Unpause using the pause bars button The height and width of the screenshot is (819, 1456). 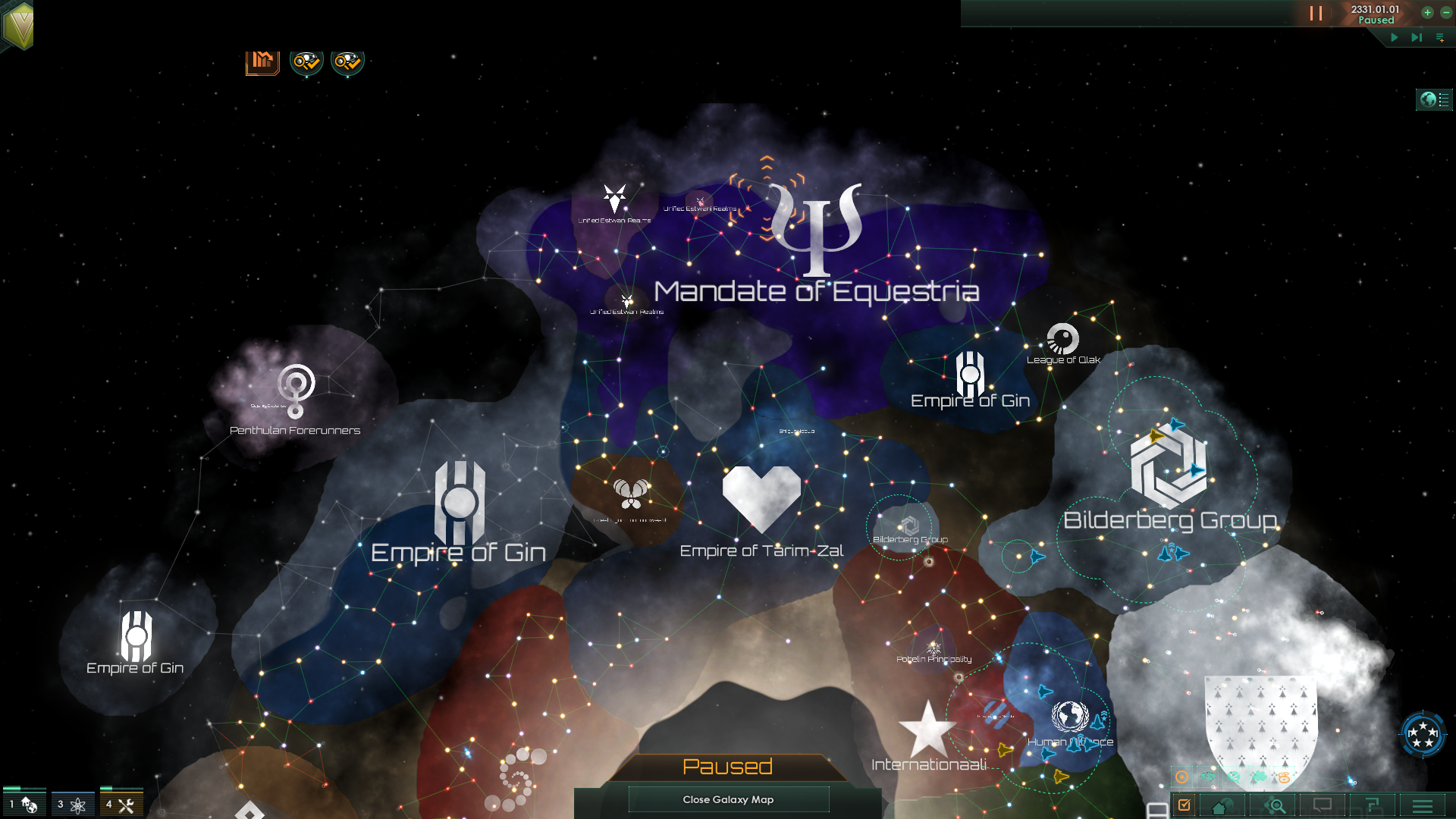click(x=1316, y=14)
